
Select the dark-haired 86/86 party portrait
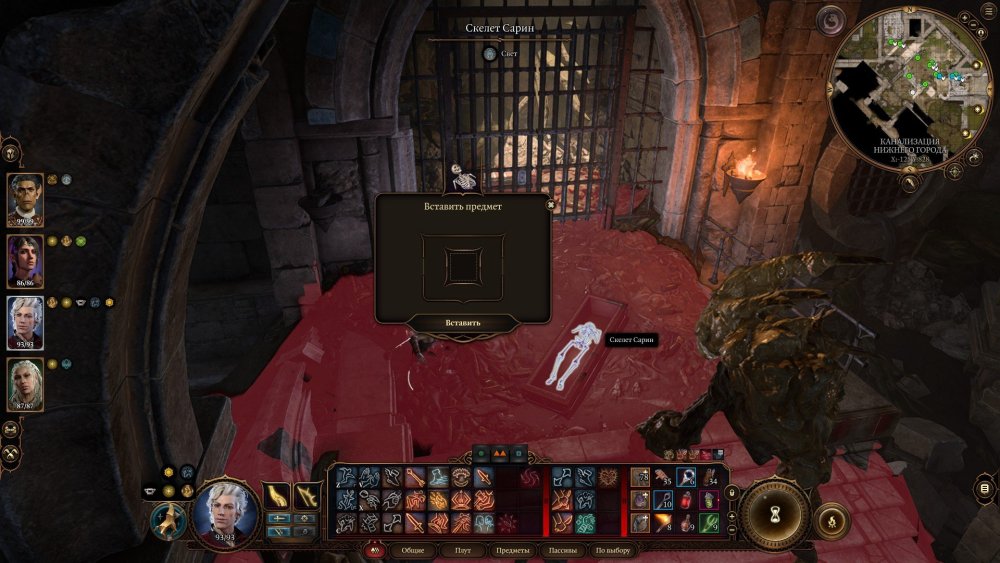click(x=26, y=259)
